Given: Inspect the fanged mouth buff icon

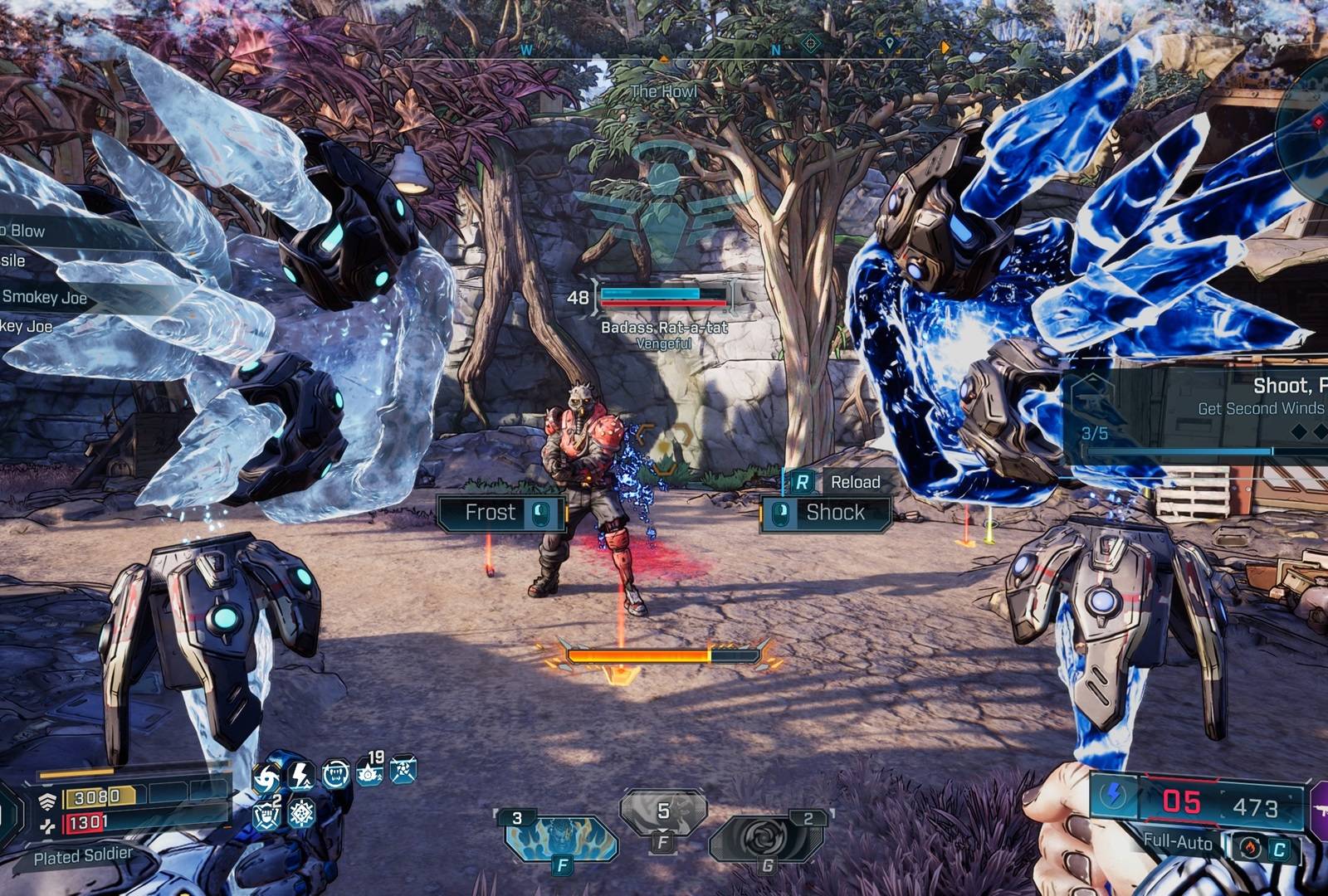Looking at the screenshot, I should [336, 774].
